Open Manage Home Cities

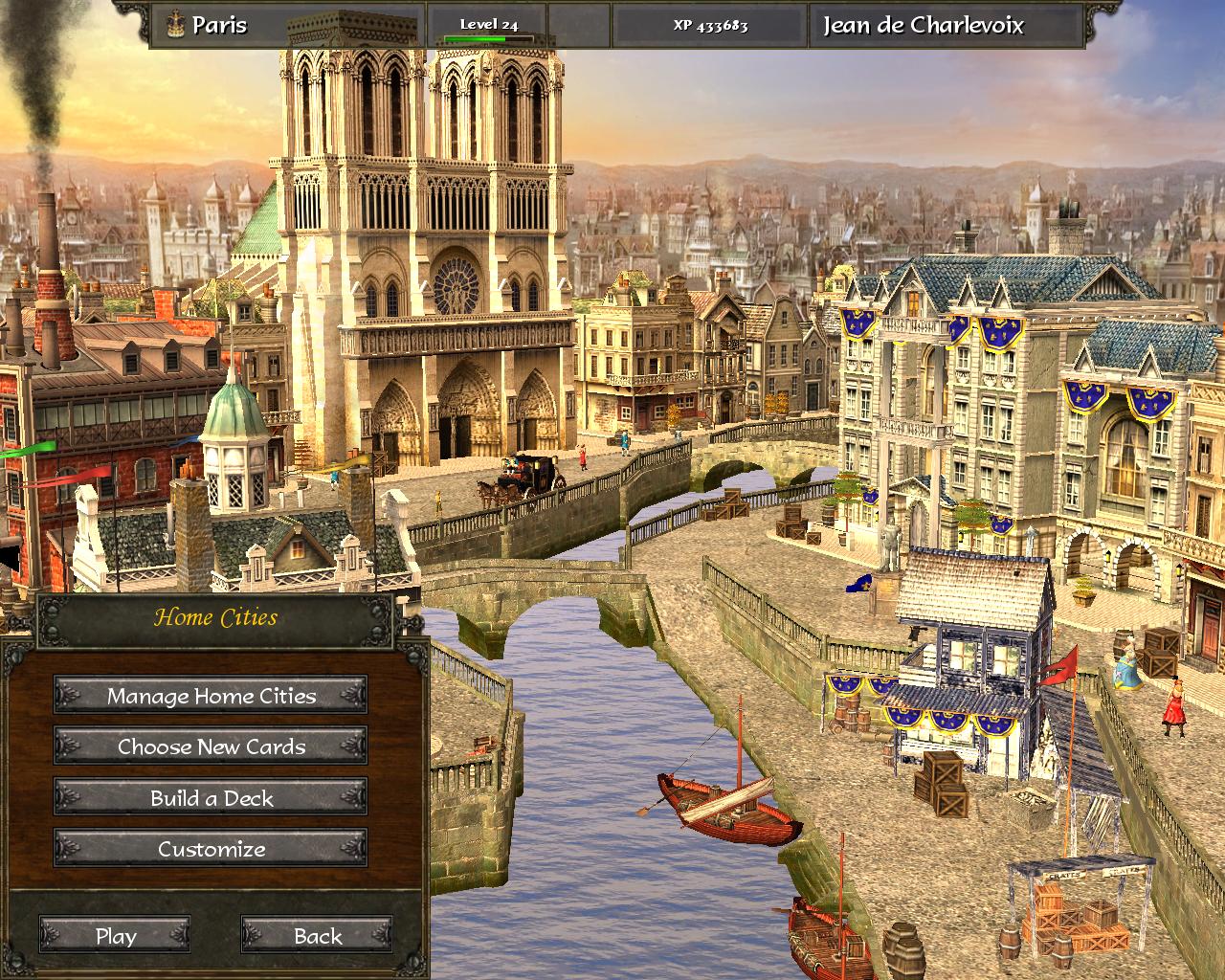211,696
